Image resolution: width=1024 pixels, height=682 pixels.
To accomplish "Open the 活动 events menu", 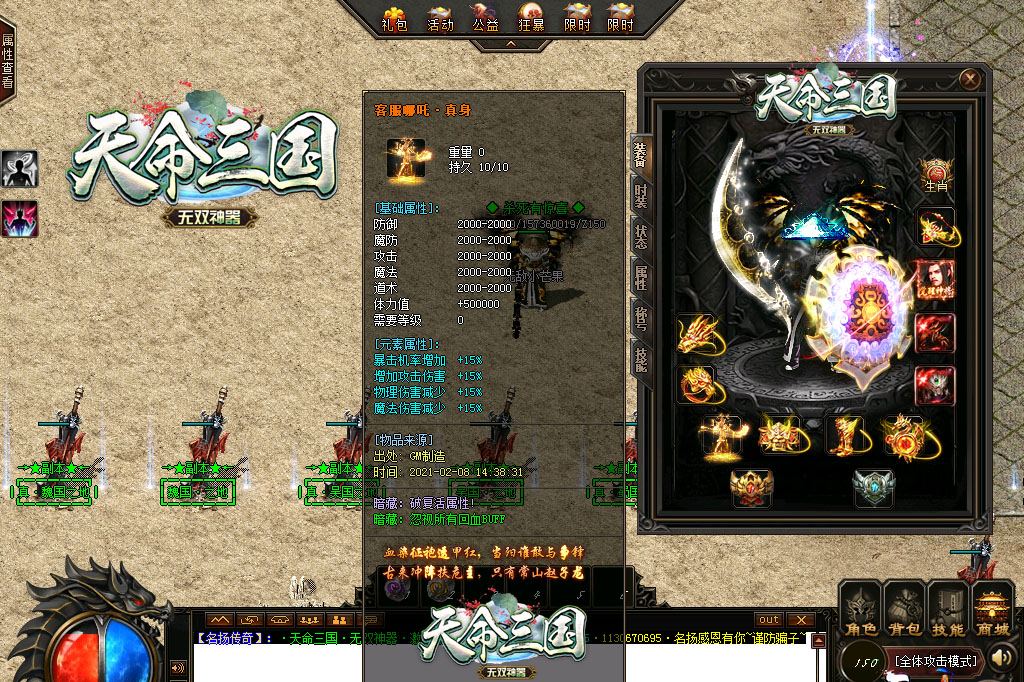I will click(x=440, y=17).
